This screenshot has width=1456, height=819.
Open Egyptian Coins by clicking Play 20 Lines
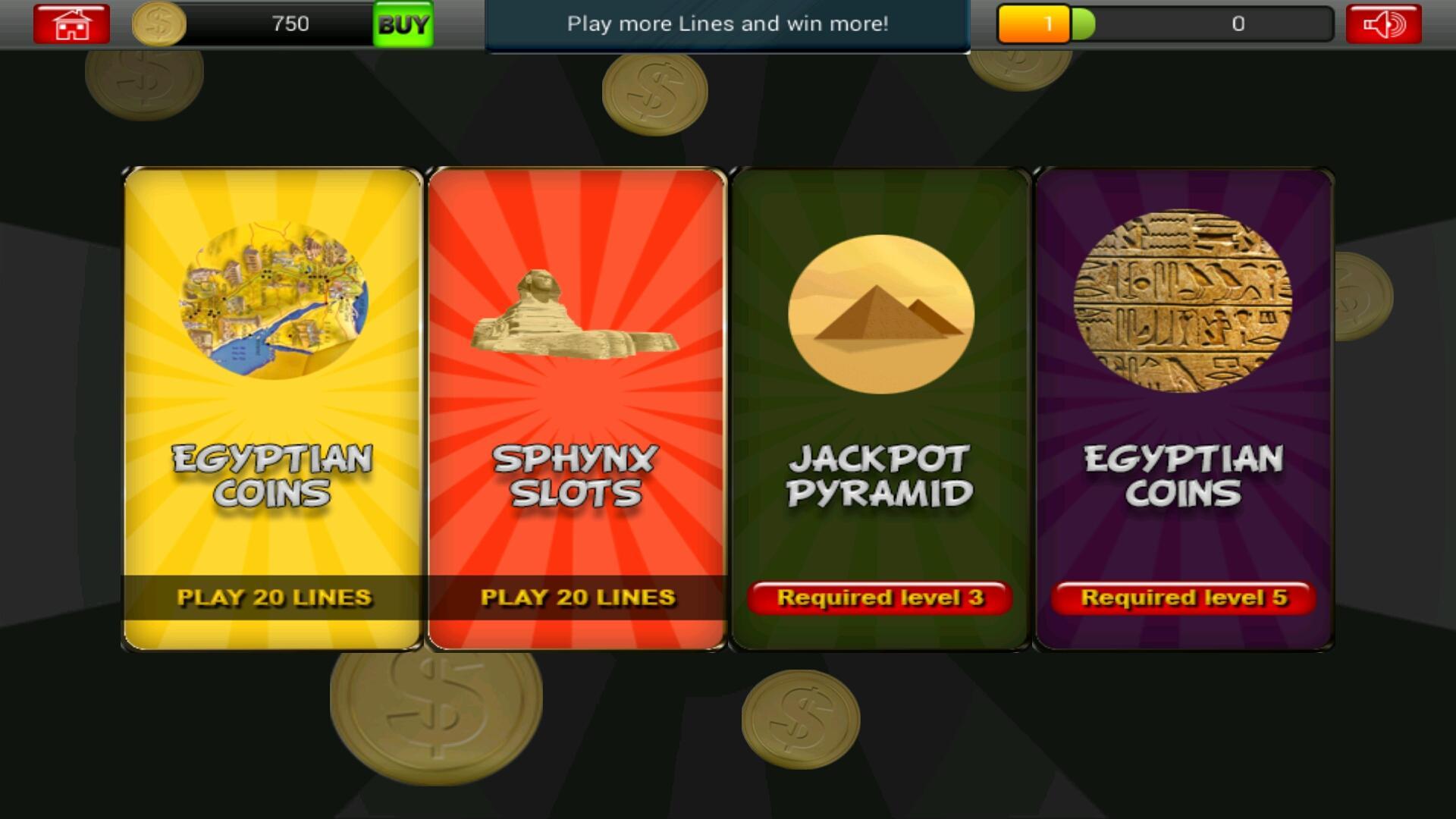point(275,598)
